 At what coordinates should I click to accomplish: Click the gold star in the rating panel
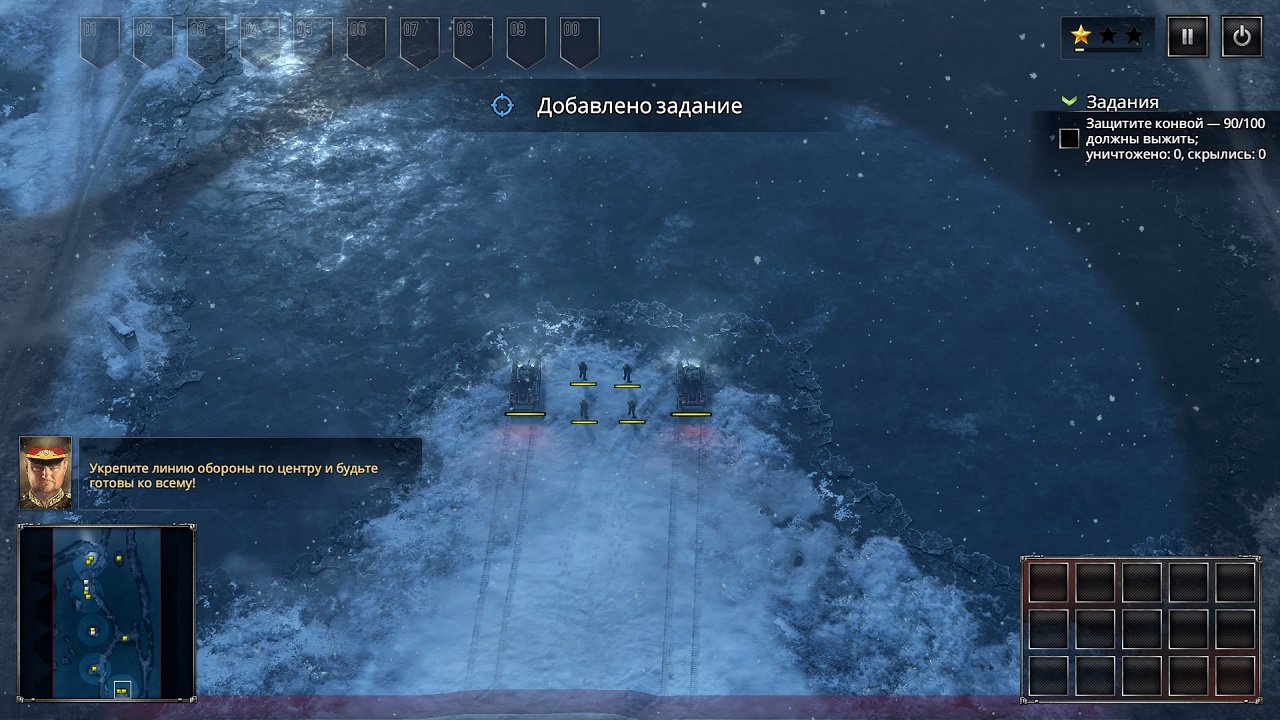click(x=1081, y=35)
